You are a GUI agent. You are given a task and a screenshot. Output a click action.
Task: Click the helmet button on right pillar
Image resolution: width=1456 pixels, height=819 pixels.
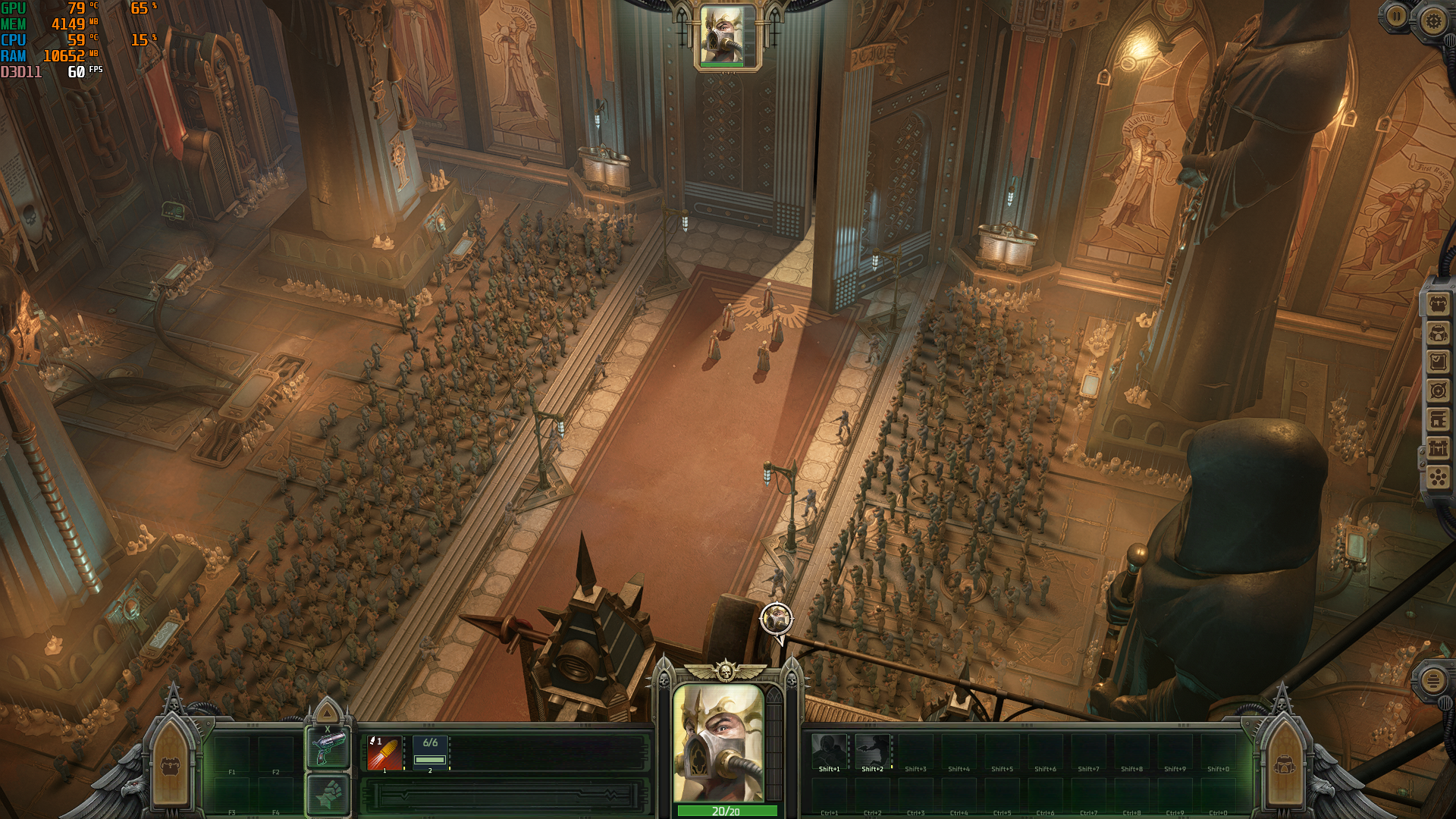click(1285, 766)
